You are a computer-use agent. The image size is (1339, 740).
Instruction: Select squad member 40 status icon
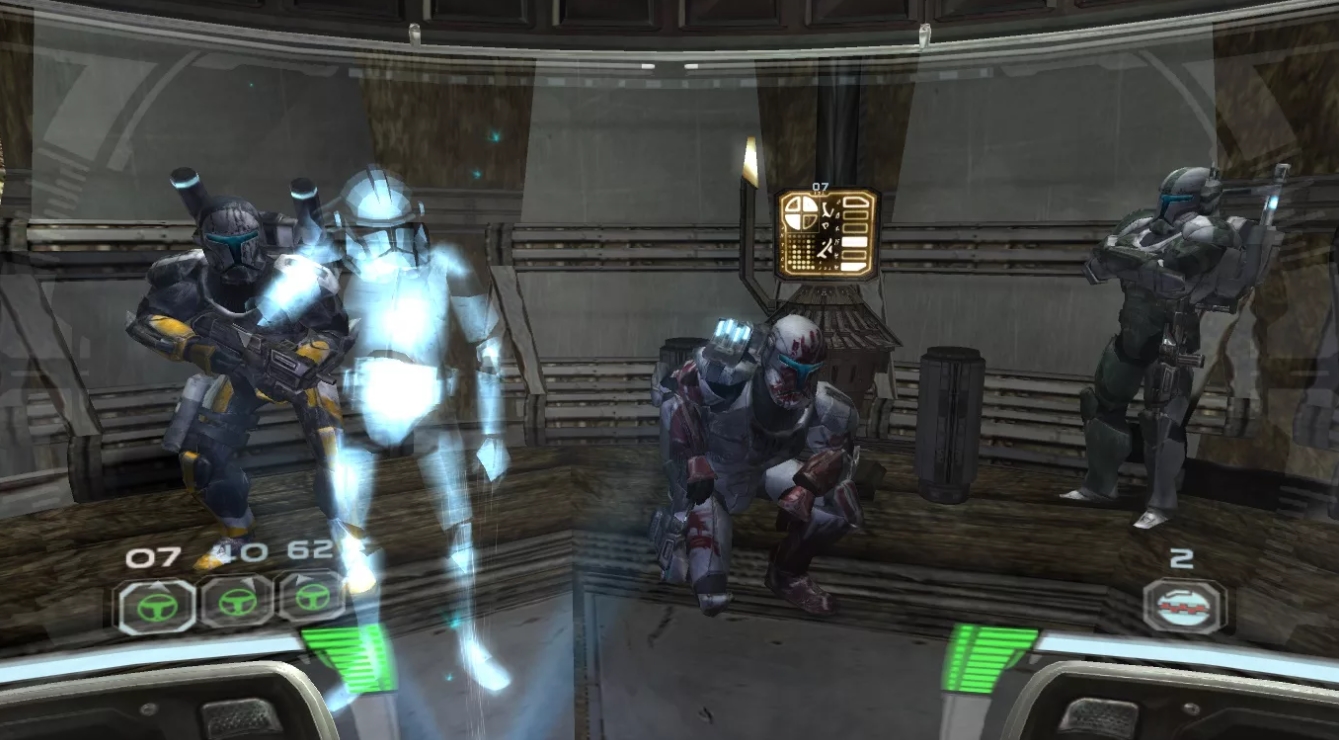pos(237,603)
